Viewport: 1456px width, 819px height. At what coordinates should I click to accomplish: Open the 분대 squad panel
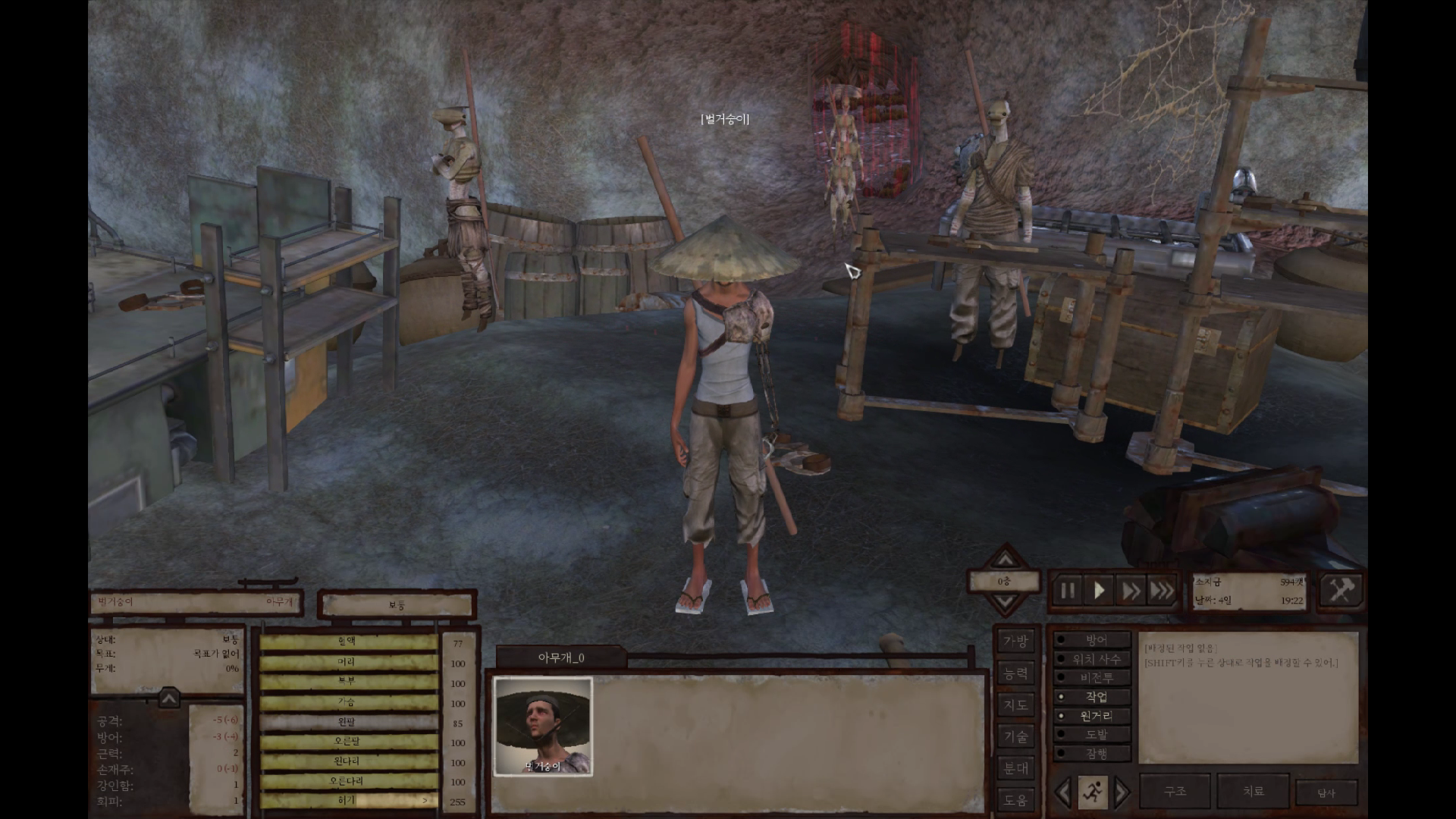pyautogui.click(x=1015, y=768)
